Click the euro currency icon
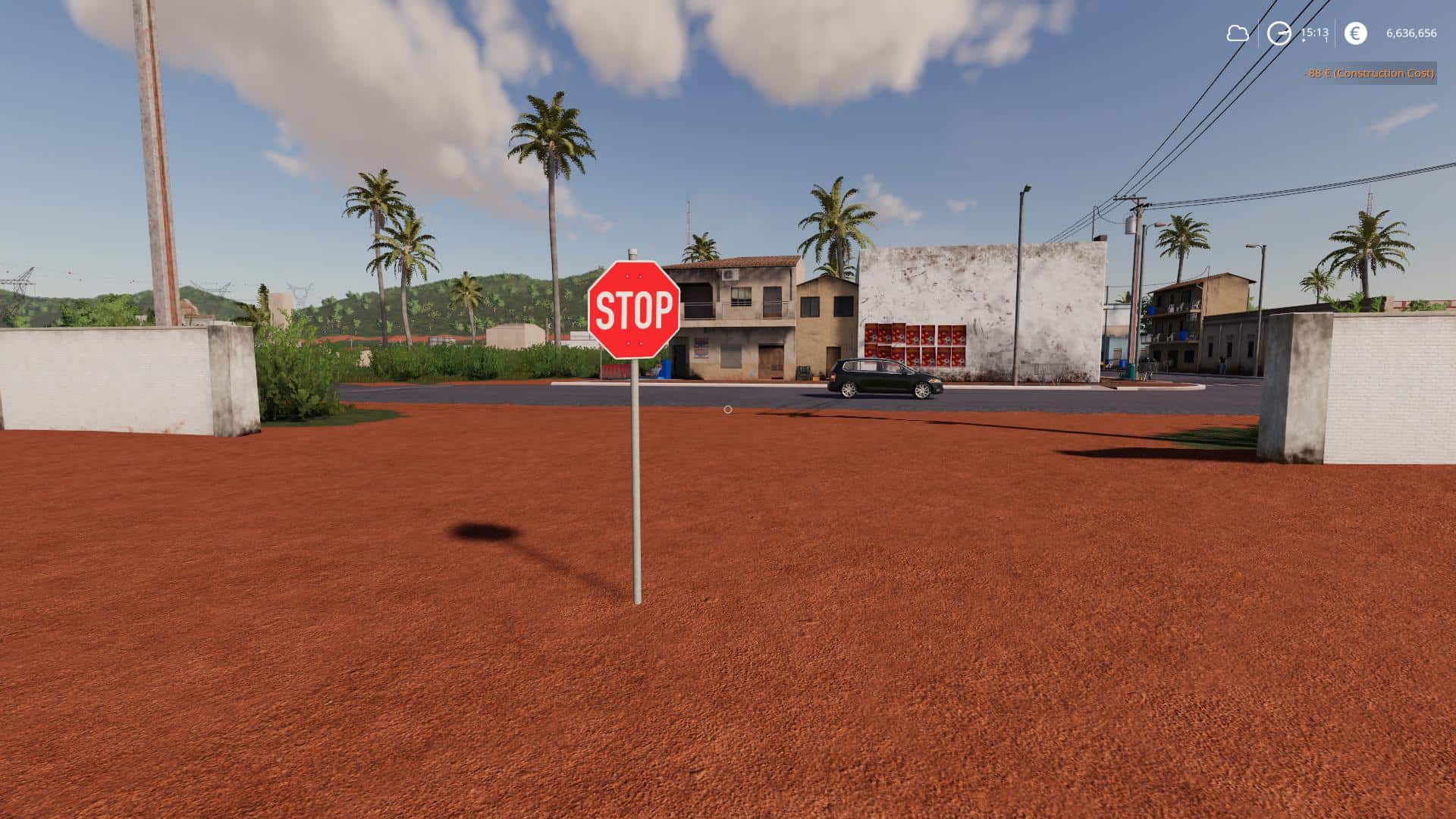The width and height of the screenshot is (1456, 819). [x=1354, y=33]
